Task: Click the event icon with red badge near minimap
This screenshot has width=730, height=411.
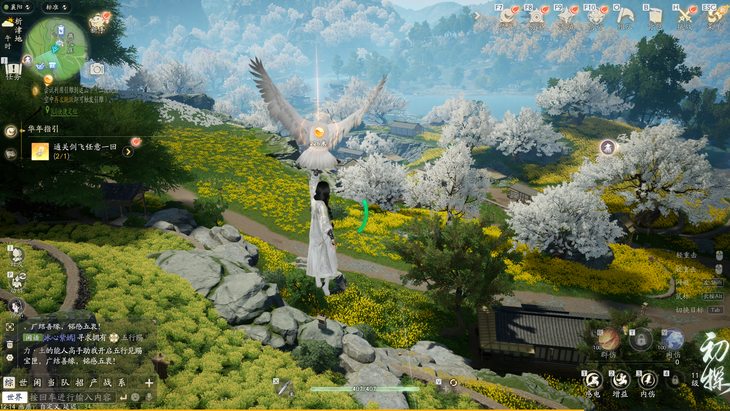Action: coord(100,18)
